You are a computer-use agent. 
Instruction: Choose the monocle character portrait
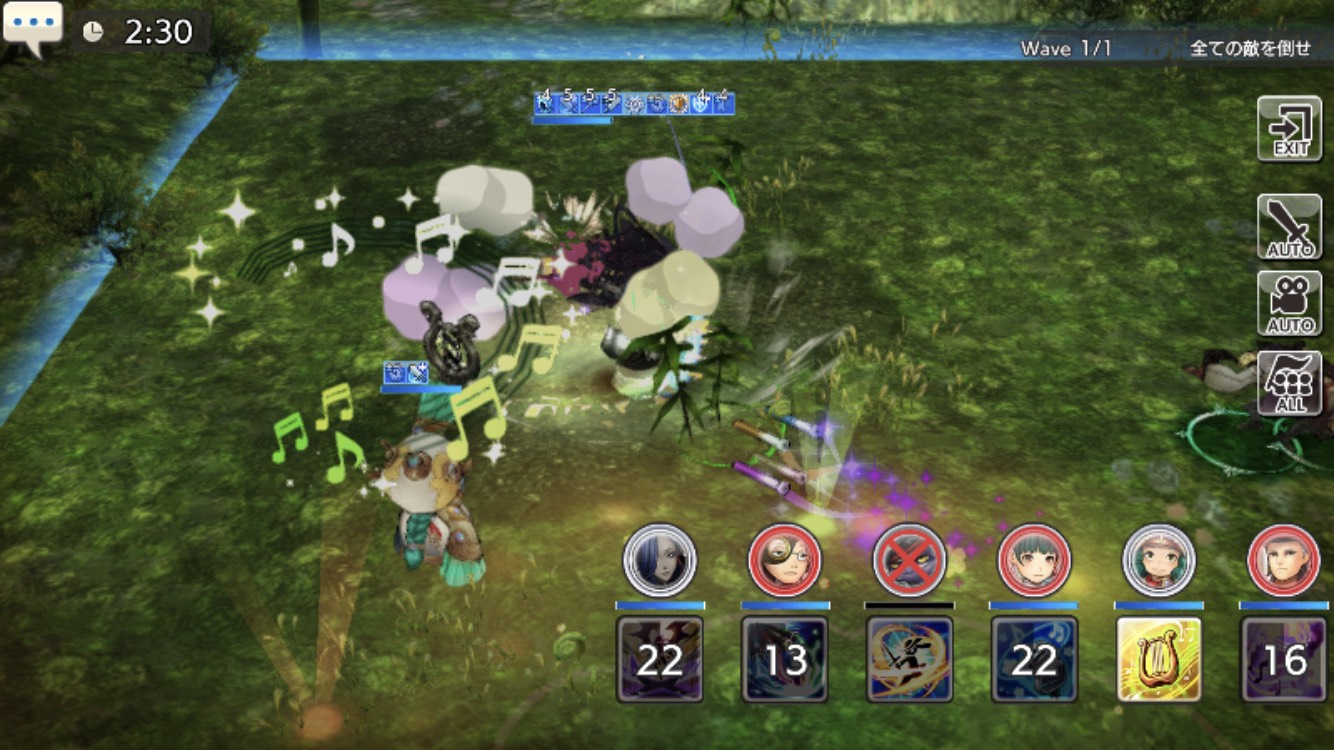784,560
